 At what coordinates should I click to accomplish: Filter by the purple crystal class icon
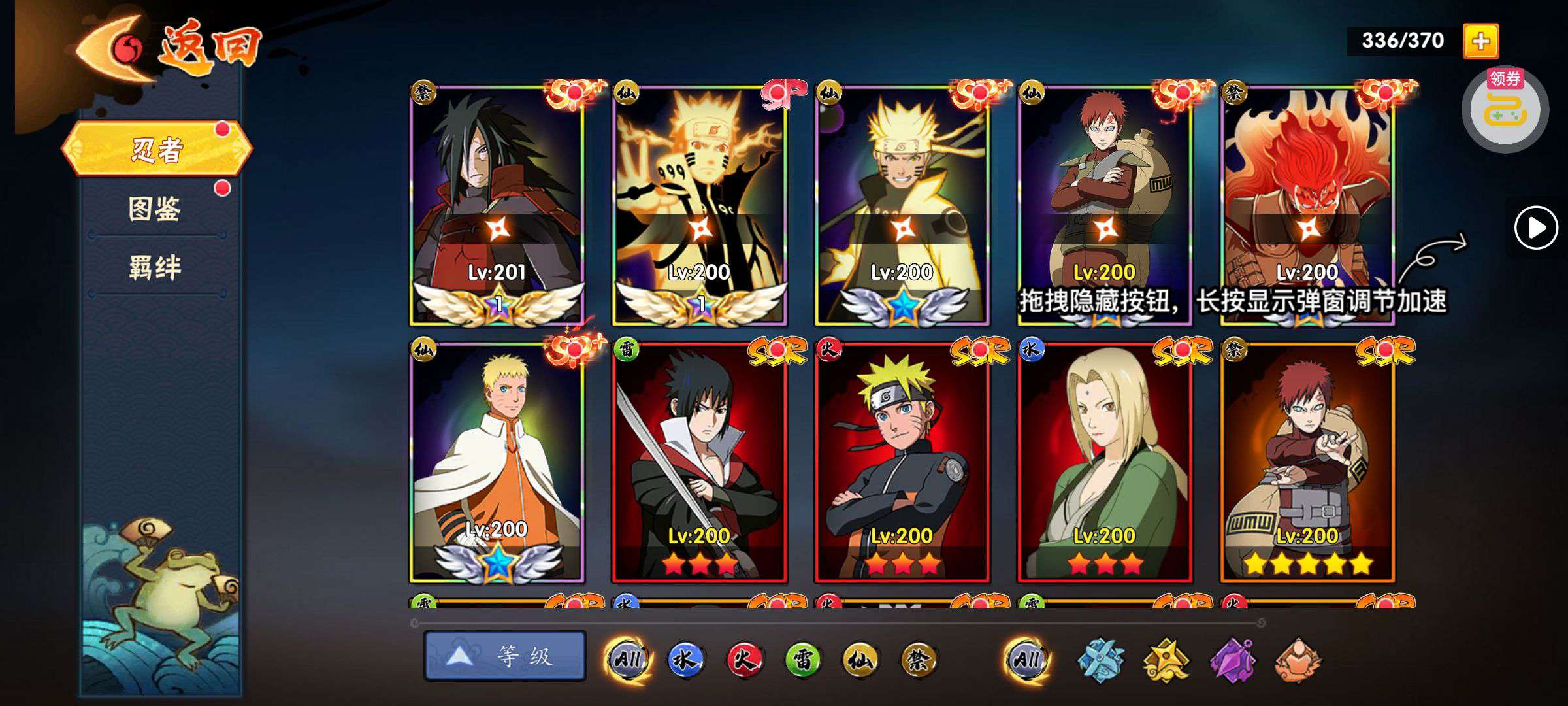[1232, 660]
